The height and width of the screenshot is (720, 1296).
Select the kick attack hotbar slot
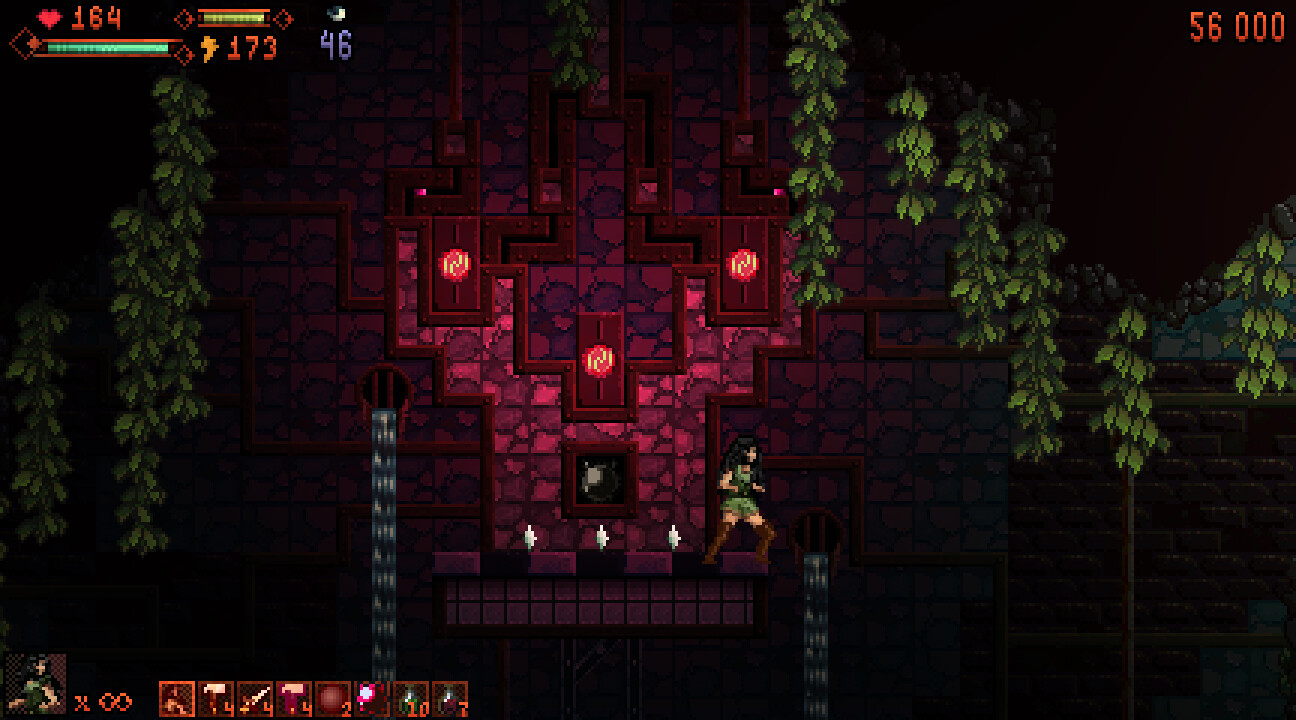177,699
